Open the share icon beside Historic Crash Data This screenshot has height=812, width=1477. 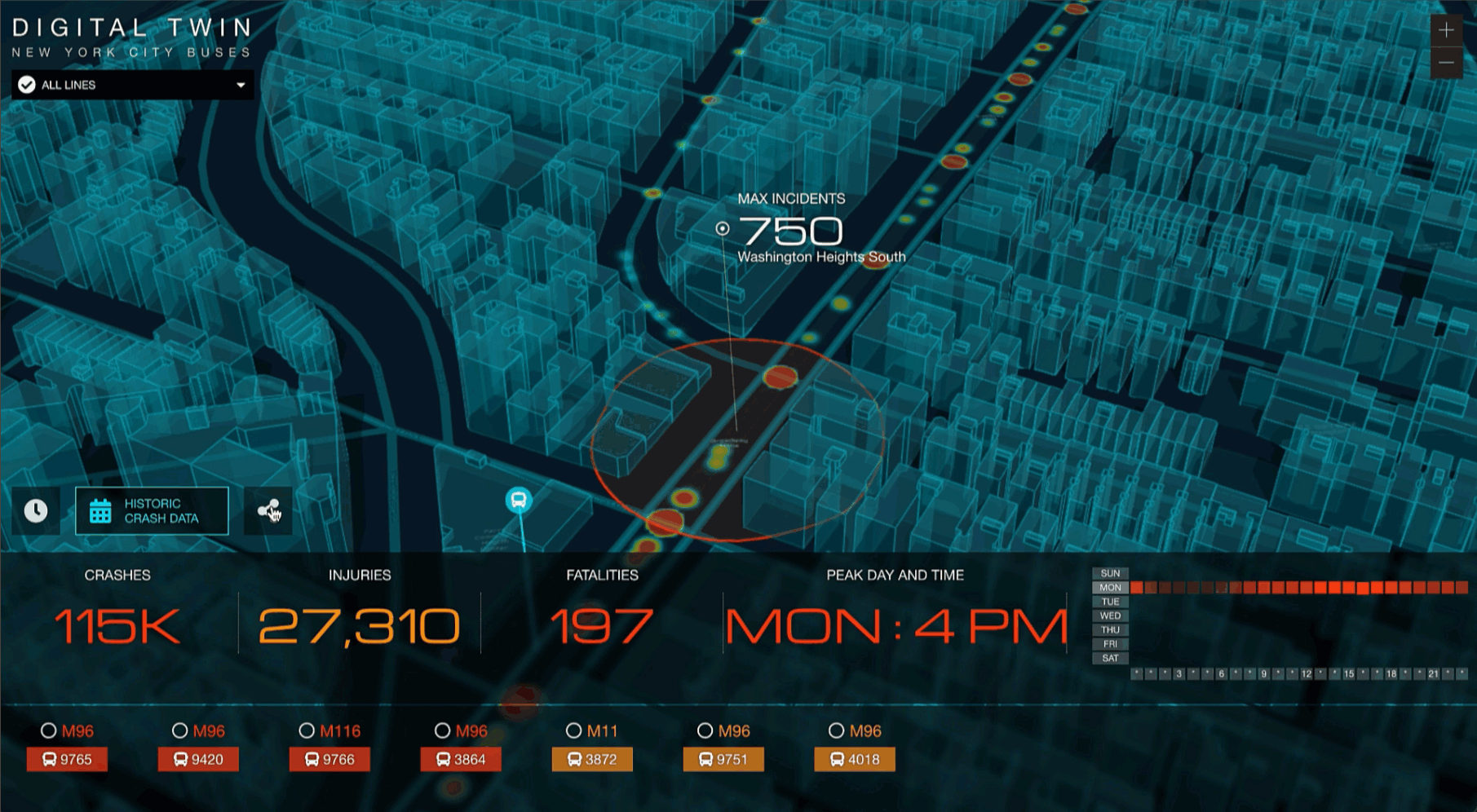pyautogui.click(x=270, y=510)
